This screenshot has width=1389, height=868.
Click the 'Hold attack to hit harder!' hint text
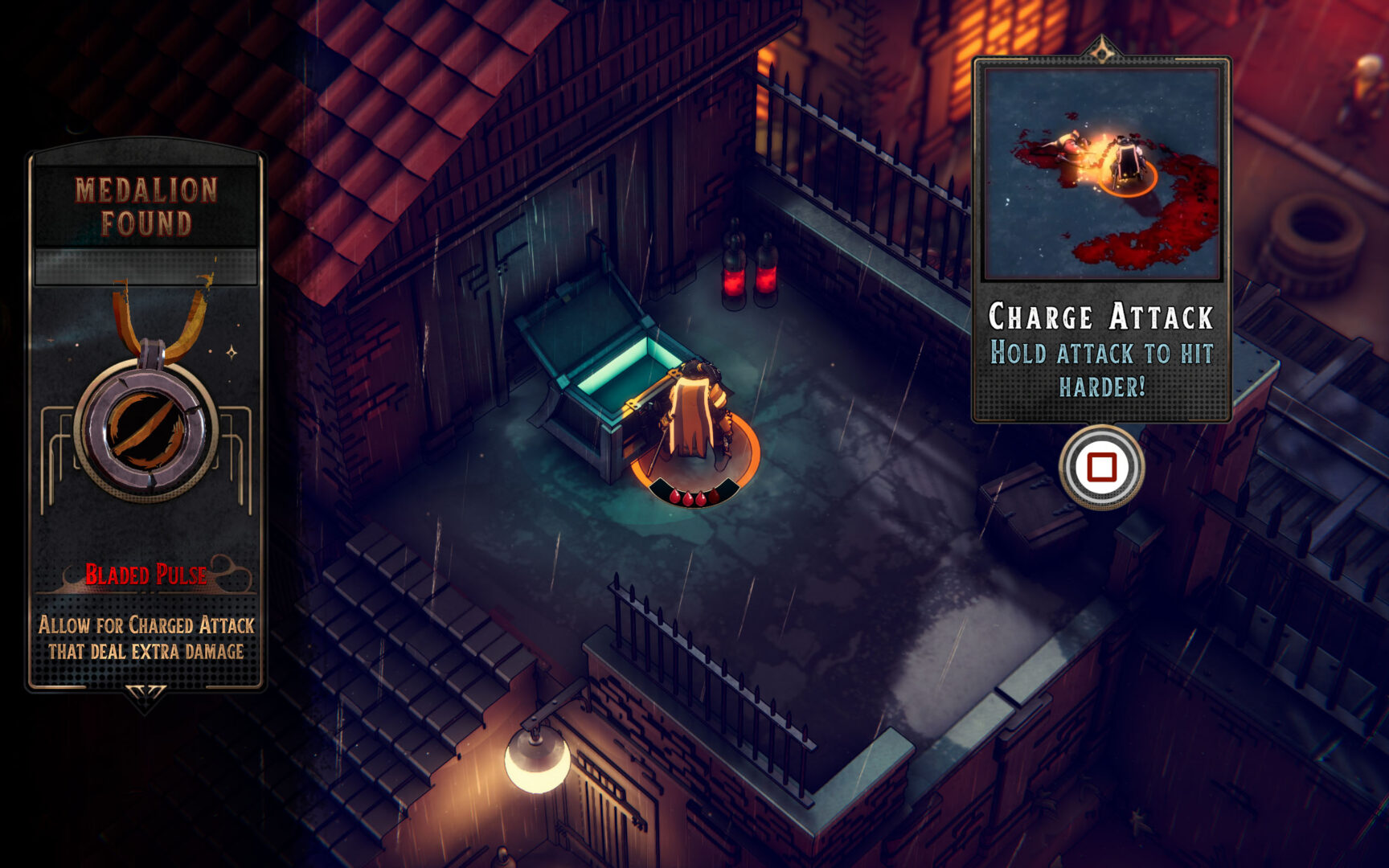point(1103,363)
